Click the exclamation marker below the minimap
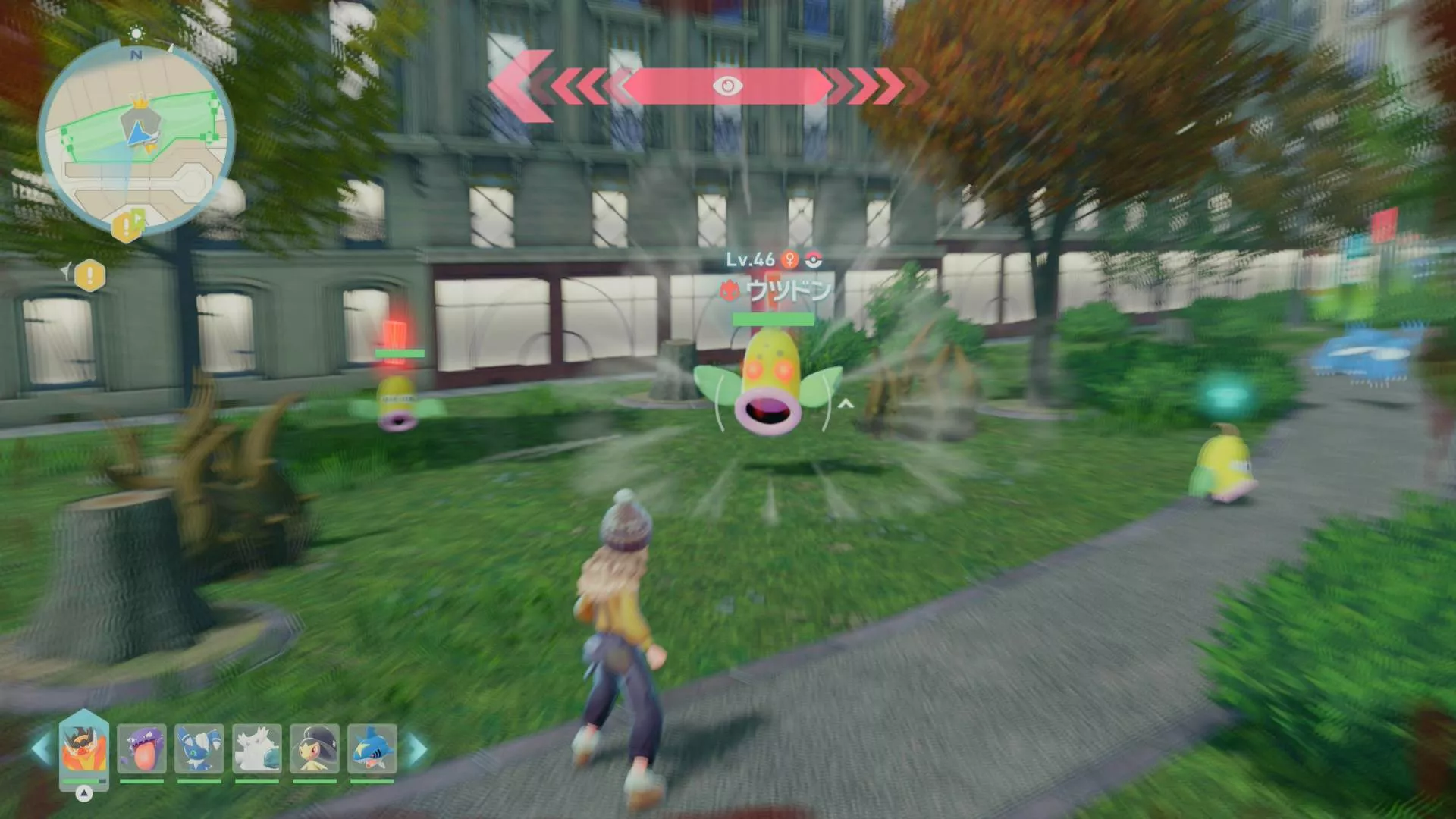This screenshot has height=819, width=1456. pos(125,226)
